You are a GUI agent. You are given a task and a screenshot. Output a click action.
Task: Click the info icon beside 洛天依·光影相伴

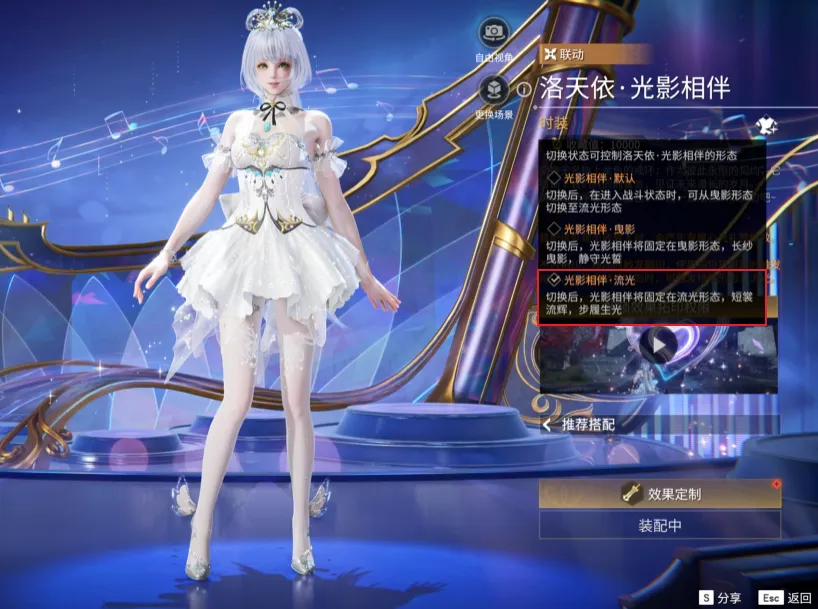click(x=525, y=89)
